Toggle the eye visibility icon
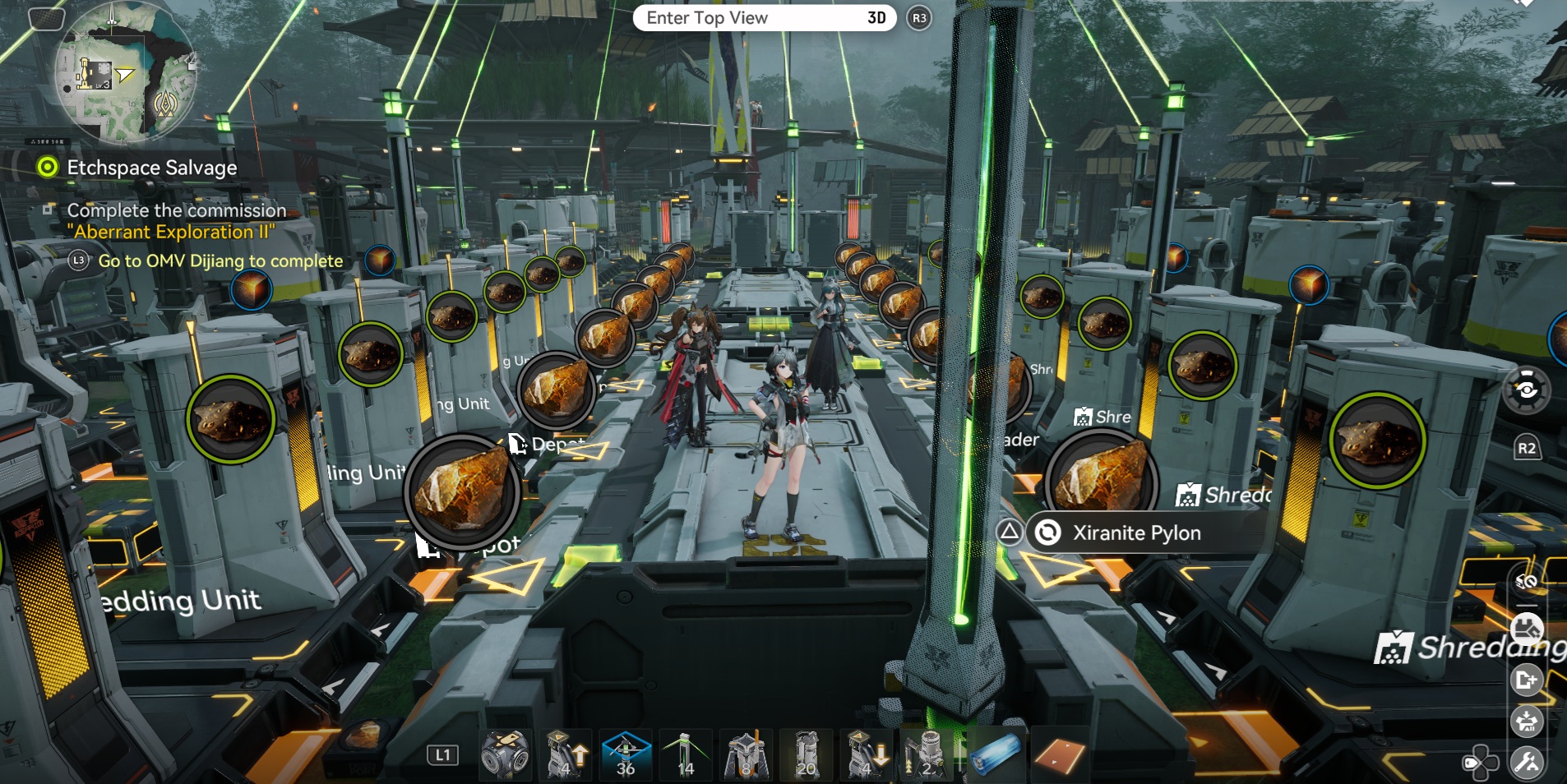The width and height of the screenshot is (1567, 784). pos(1526,390)
